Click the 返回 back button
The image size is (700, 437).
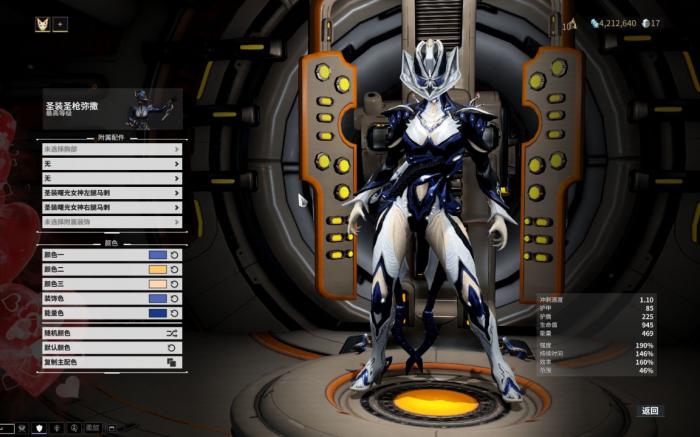coord(650,411)
